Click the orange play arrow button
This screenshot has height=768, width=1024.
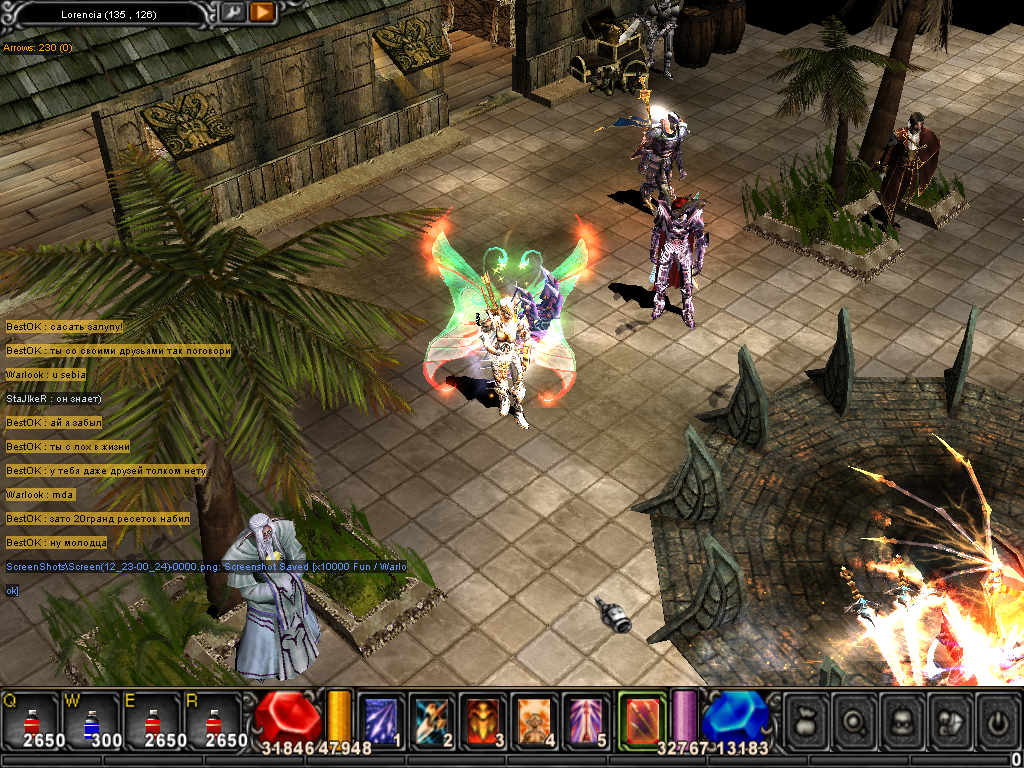(x=262, y=13)
